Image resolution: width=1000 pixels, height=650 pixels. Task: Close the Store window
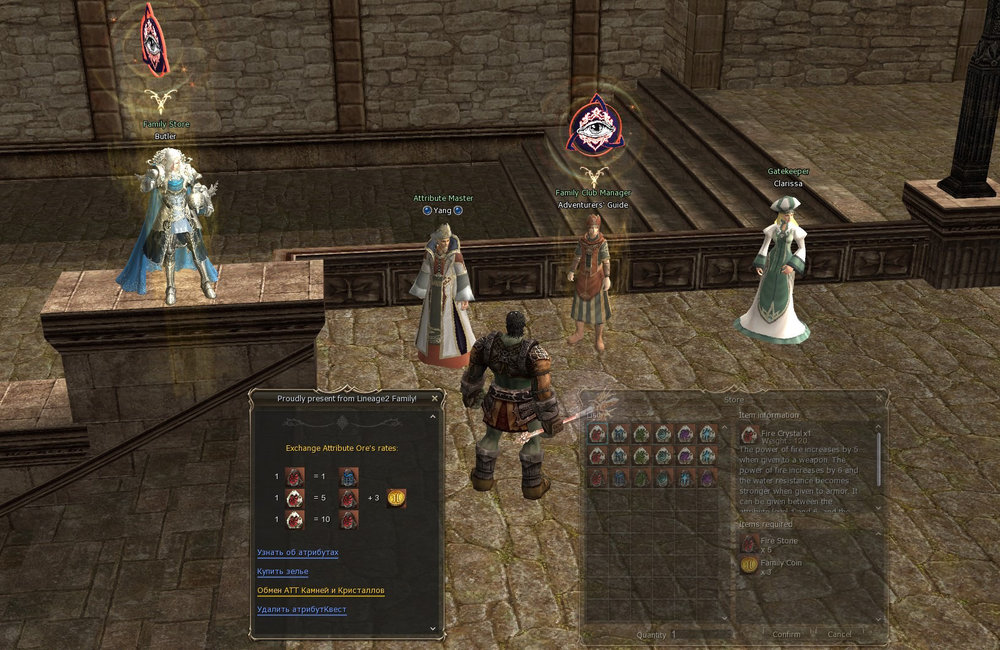tap(879, 399)
